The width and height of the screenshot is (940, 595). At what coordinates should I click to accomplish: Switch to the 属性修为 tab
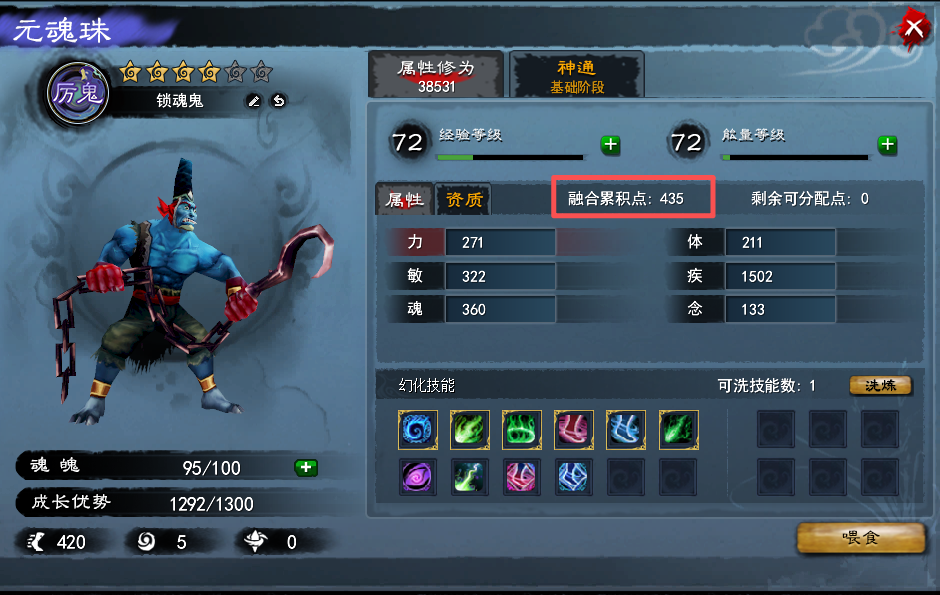435,75
